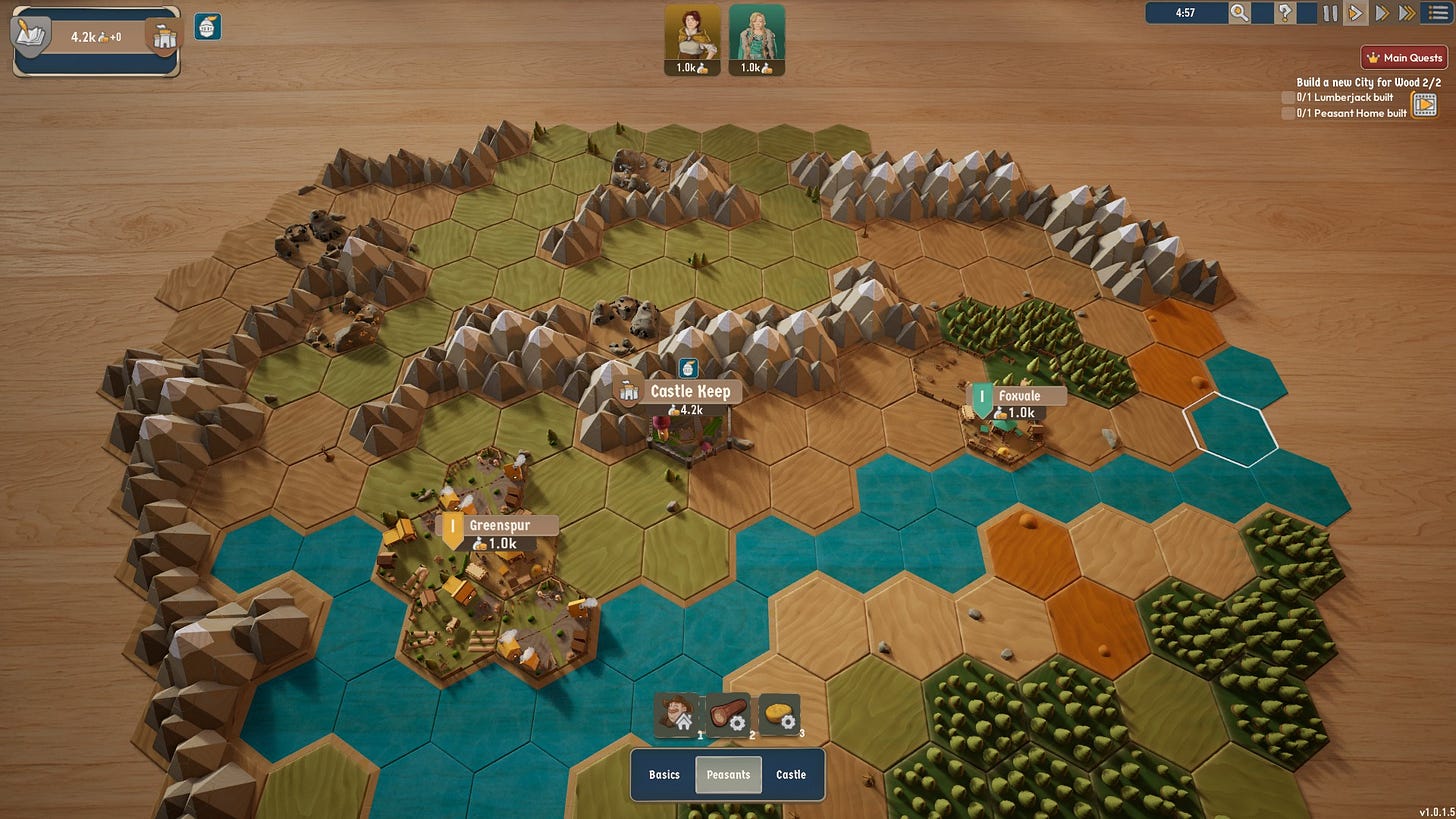Choose the Peasant Home building
Viewport: 1456px width, 819px height.
[x=677, y=714]
